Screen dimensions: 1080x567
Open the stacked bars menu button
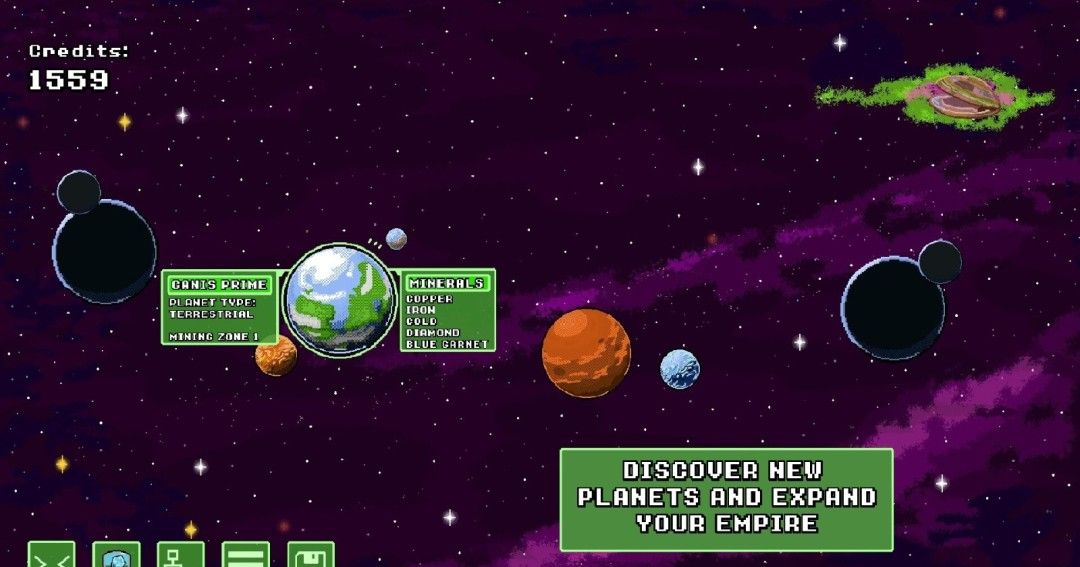coord(246,556)
